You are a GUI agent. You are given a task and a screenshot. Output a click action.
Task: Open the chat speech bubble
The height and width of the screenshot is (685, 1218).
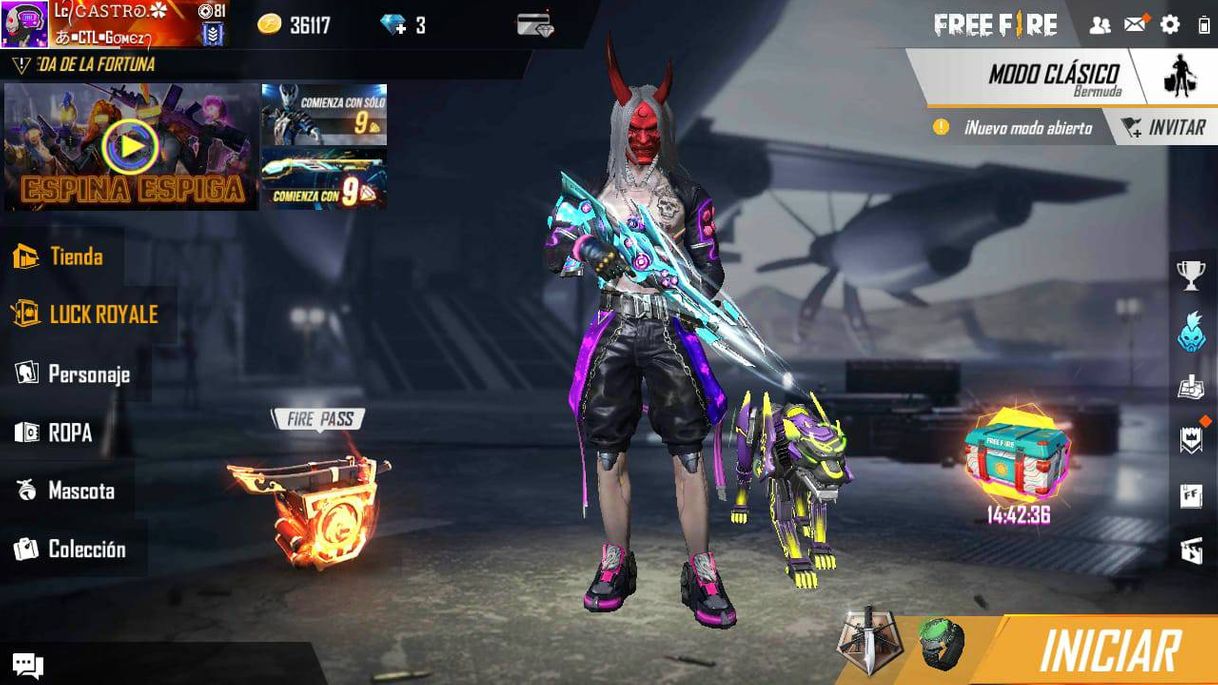28,665
